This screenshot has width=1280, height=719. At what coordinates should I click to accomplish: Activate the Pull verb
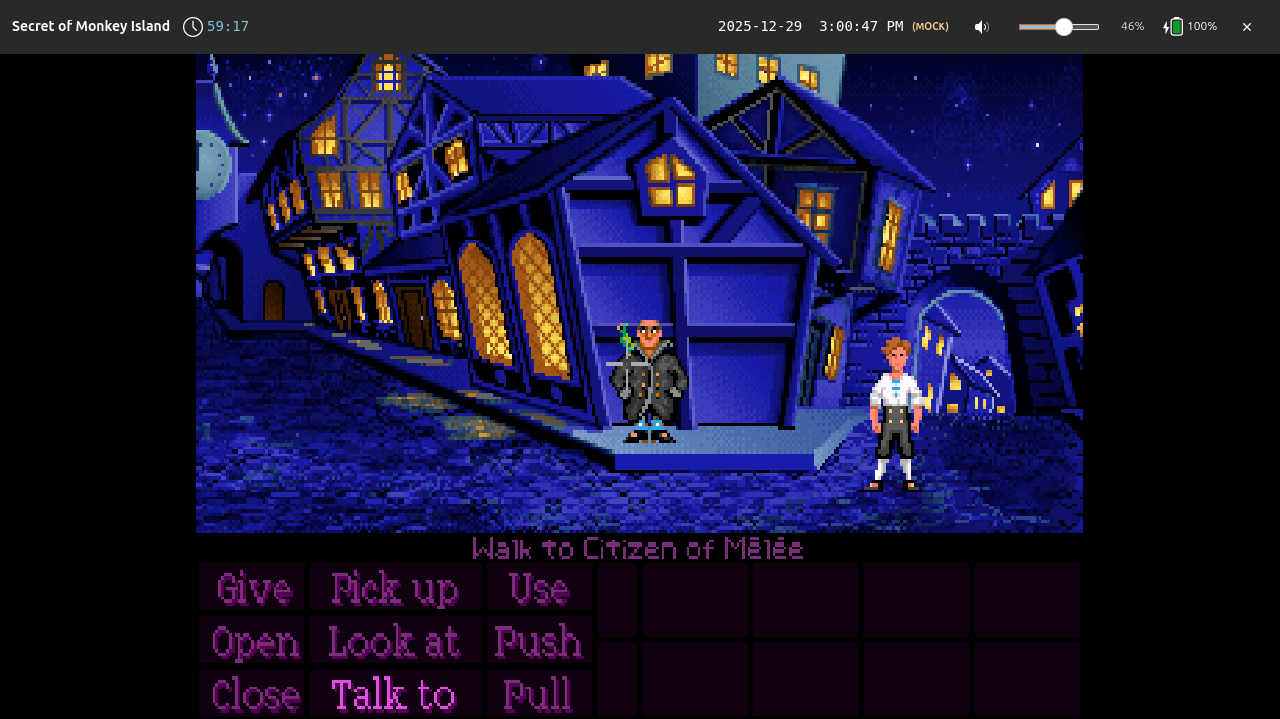coord(538,694)
